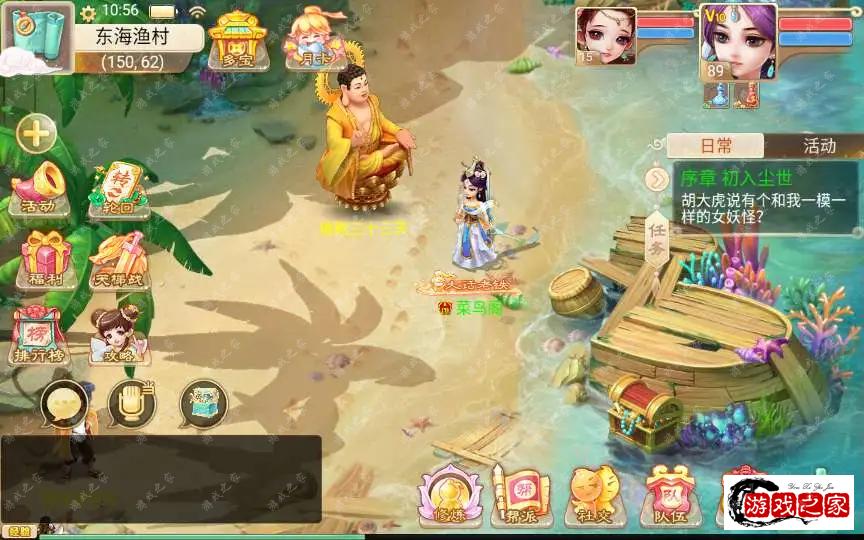
Task: Click the raised hand round button
Action: (131, 404)
